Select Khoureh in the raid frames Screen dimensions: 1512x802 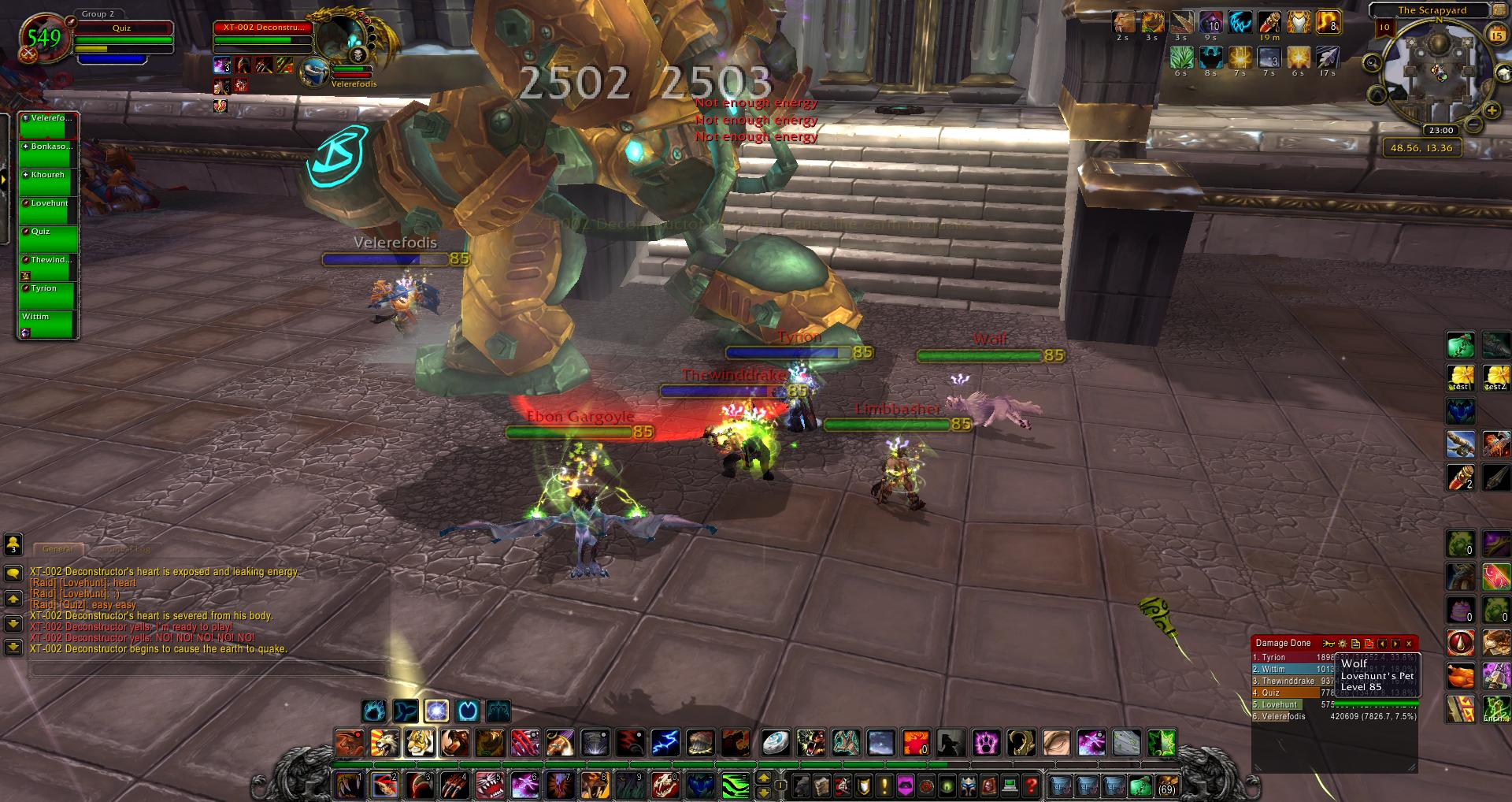click(48, 182)
